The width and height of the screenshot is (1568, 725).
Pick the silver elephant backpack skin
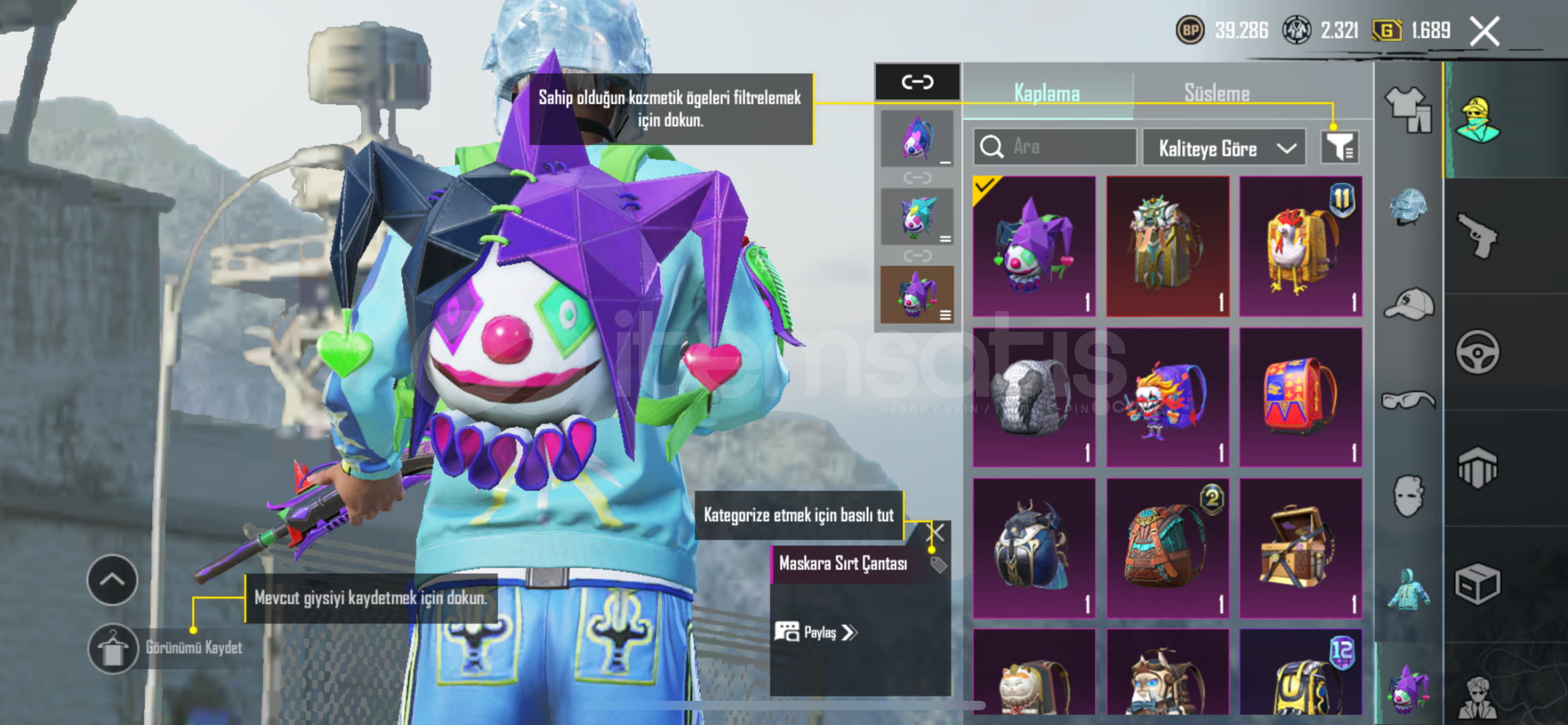pos(1034,397)
